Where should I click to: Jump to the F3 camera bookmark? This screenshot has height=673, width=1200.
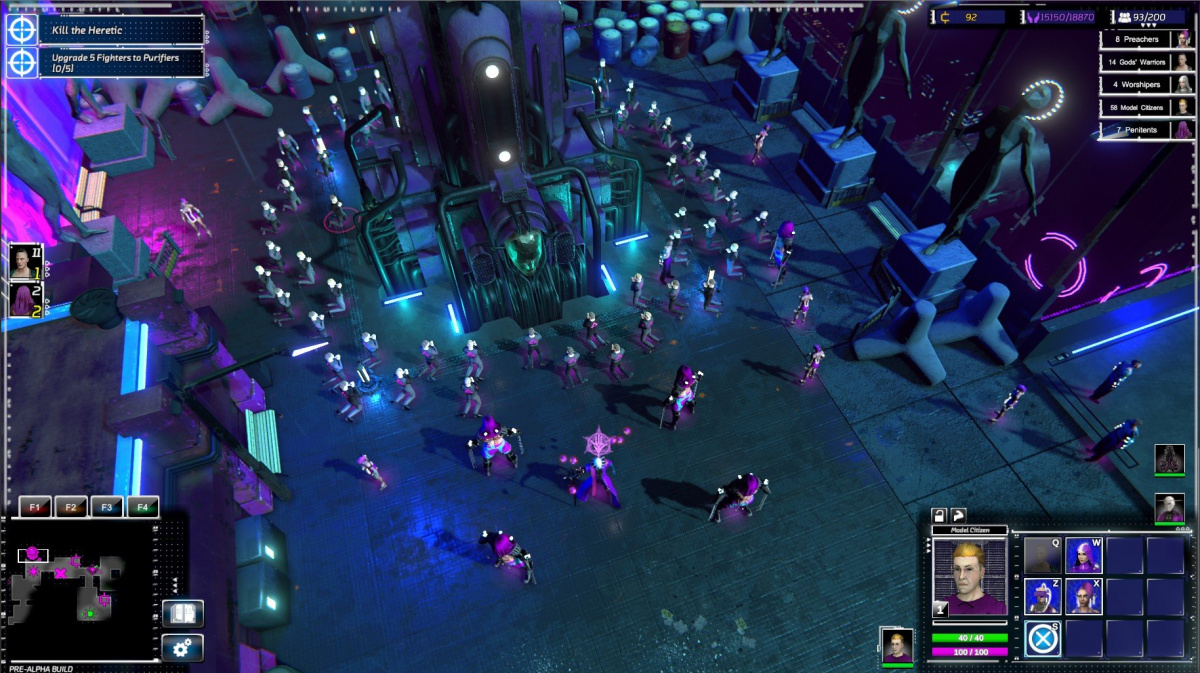[x=107, y=507]
